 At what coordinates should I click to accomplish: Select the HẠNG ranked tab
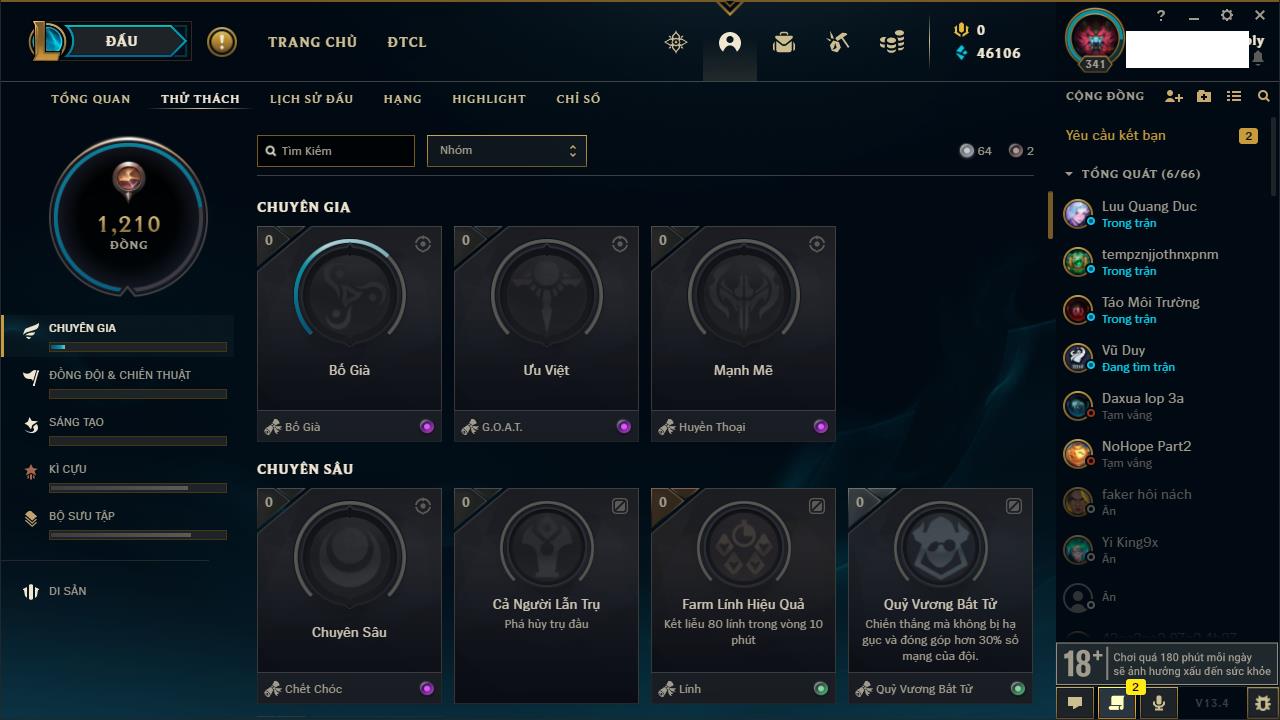[402, 99]
